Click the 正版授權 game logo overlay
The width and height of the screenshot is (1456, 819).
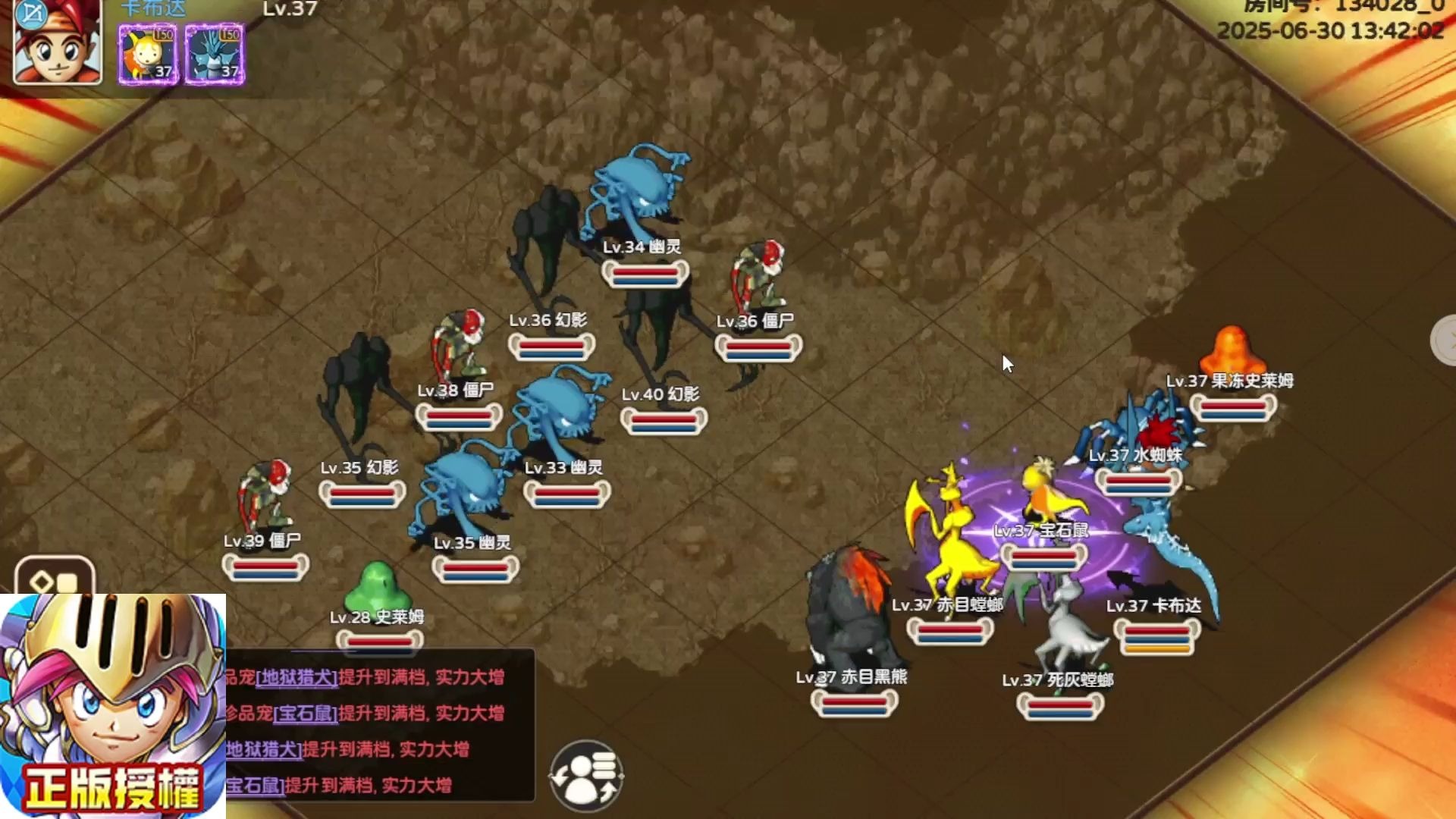coord(113,705)
